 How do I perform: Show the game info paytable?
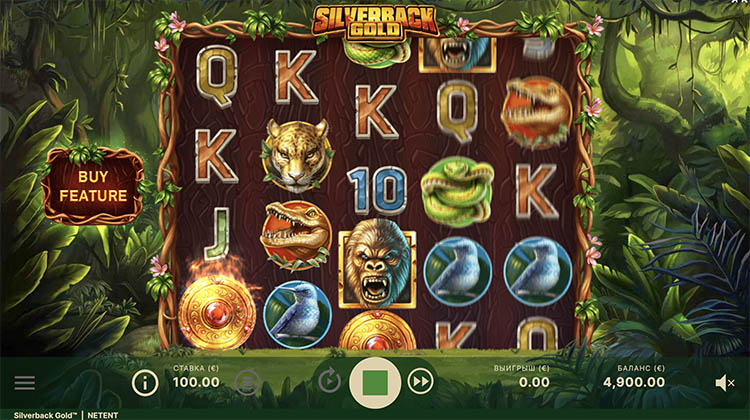pyautogui.click(x=145, y=382)
